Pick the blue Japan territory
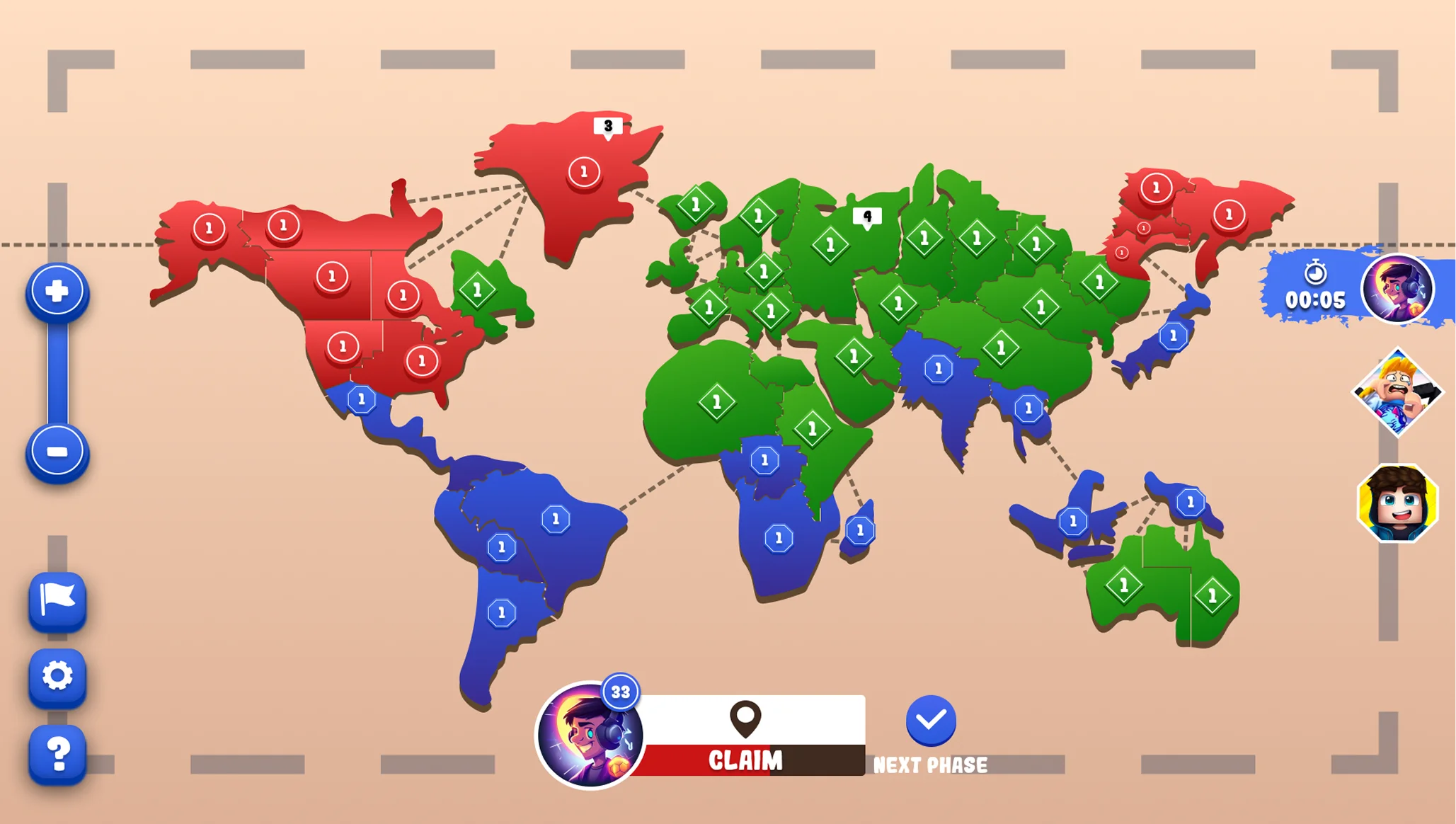Screen dimensions: 1456x824 1173,336
